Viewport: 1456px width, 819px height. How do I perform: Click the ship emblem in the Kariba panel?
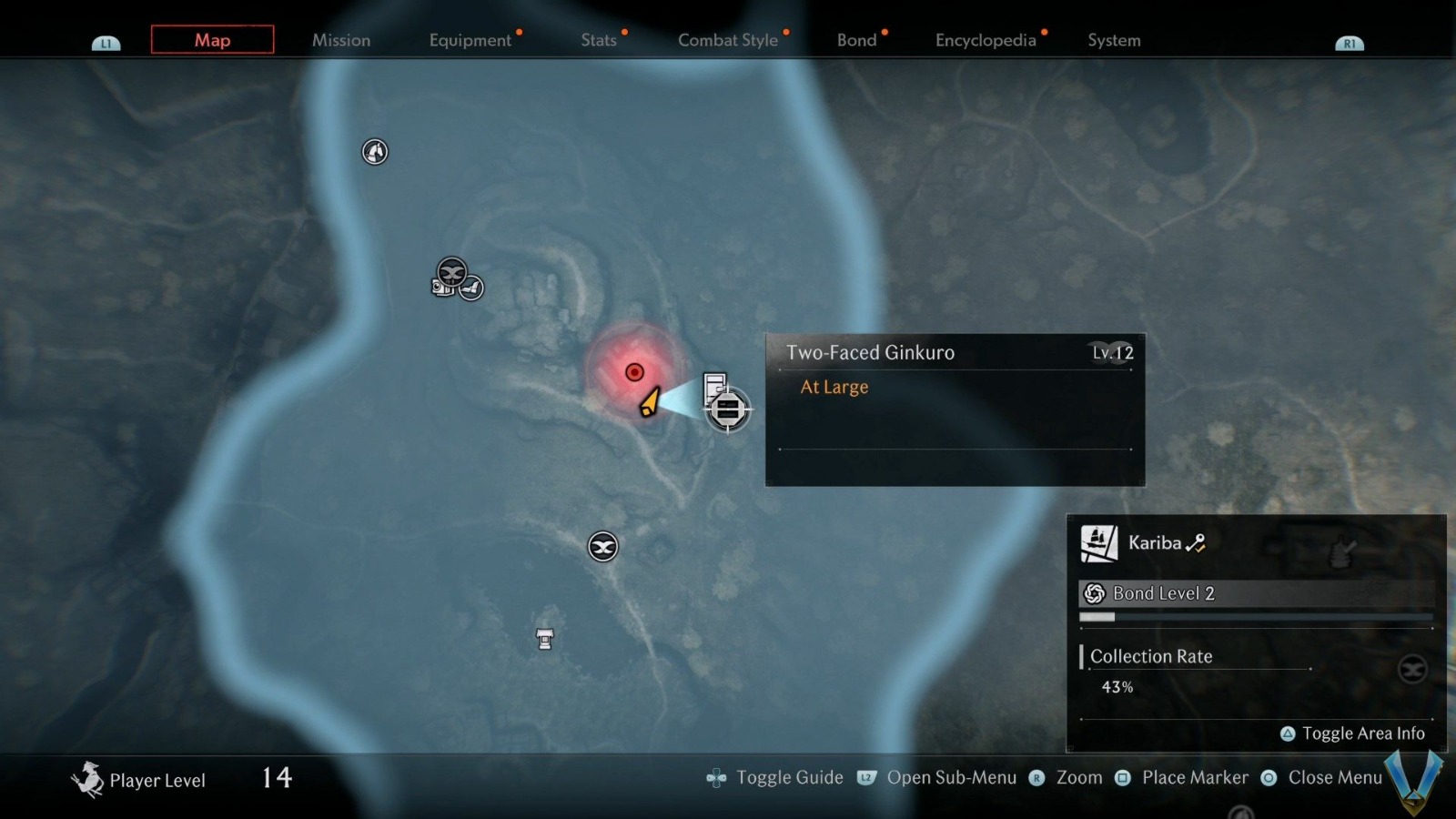[1097, 541]
